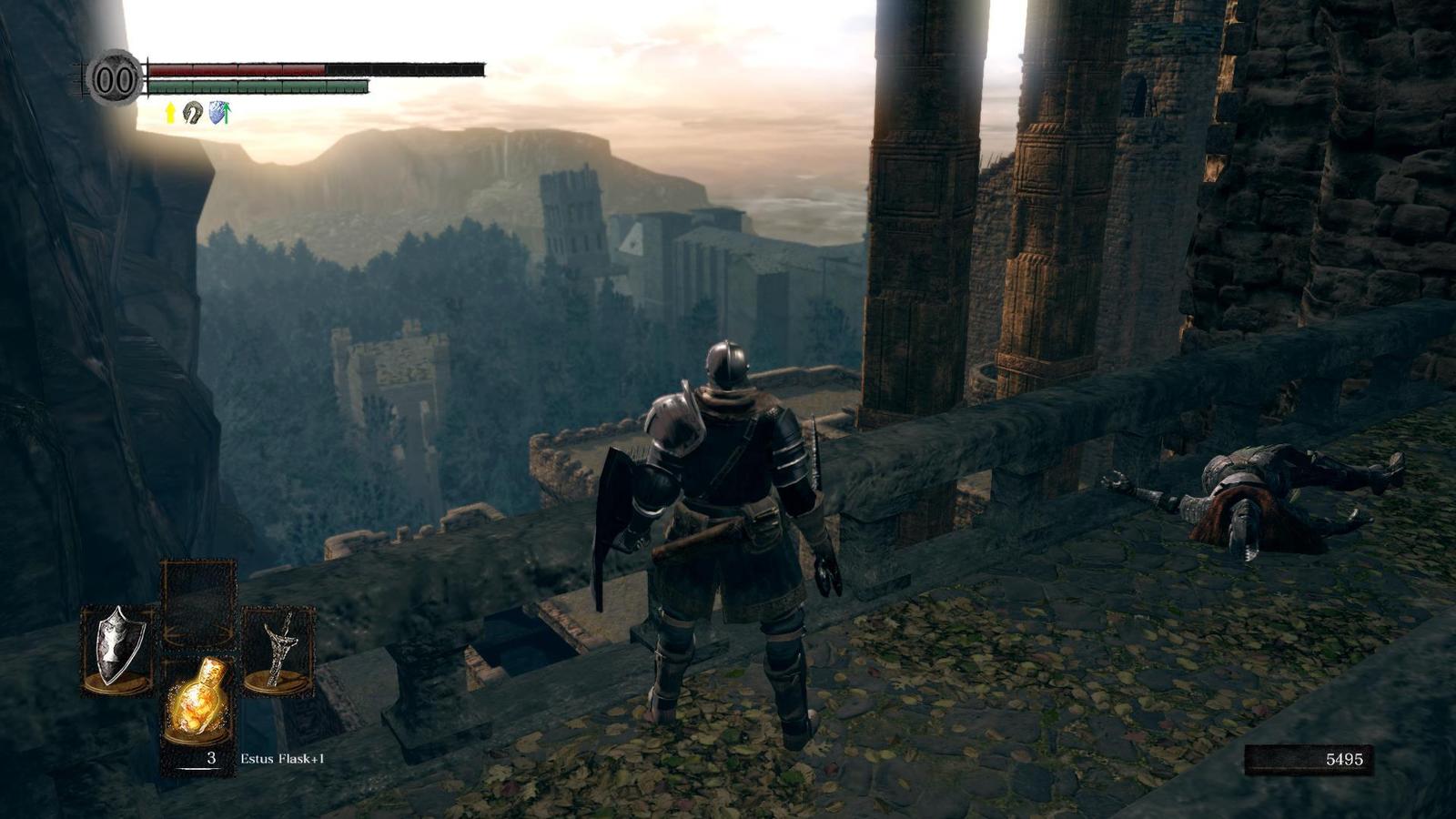Select the right-hand sword equipment slot

pyautogui.click(x=278, y=649)
